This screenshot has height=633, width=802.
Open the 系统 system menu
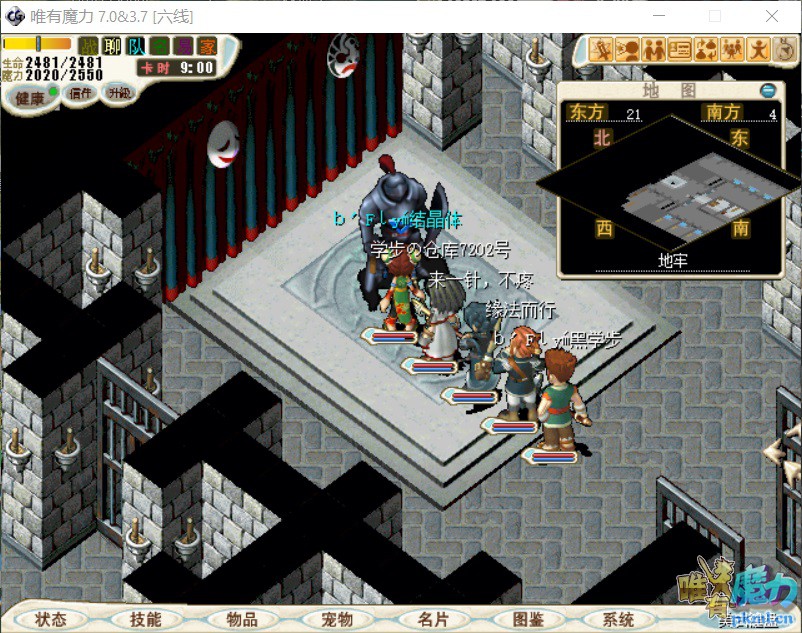coord(620,619)
